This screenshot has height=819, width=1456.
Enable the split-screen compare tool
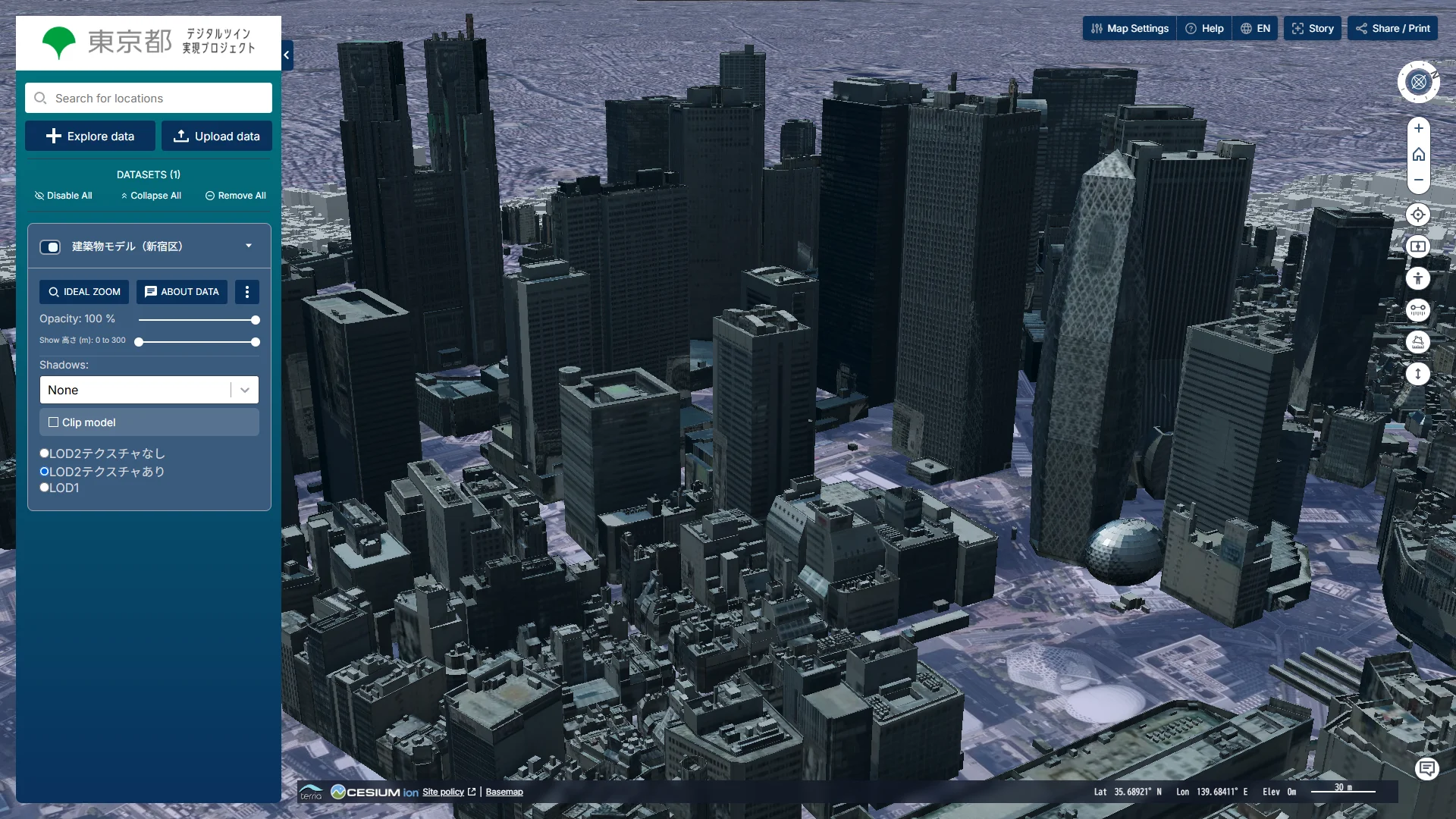pyautogui.click(x=1419, y=246)
